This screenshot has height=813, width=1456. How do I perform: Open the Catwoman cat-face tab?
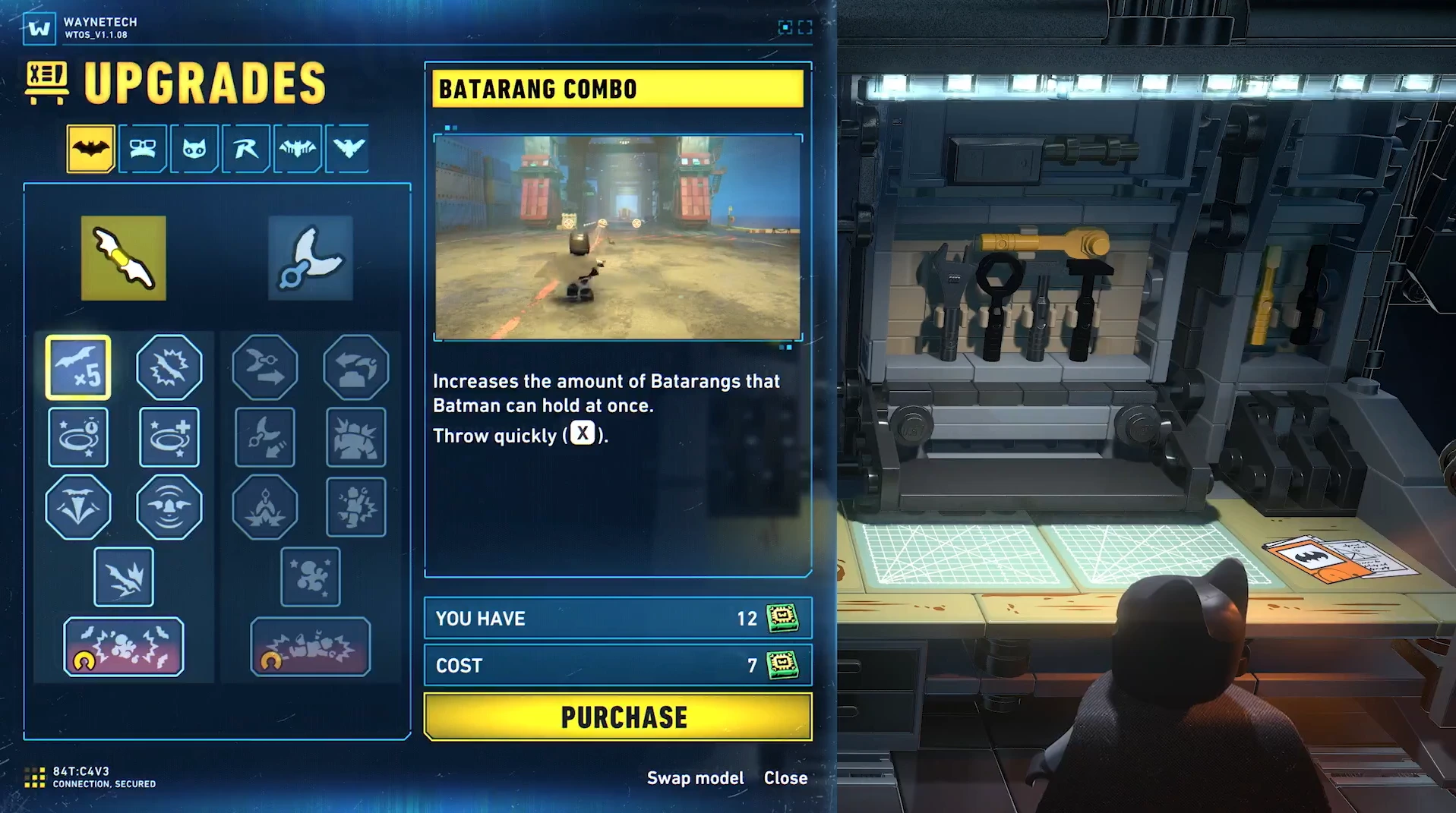[x=194, y=148]
